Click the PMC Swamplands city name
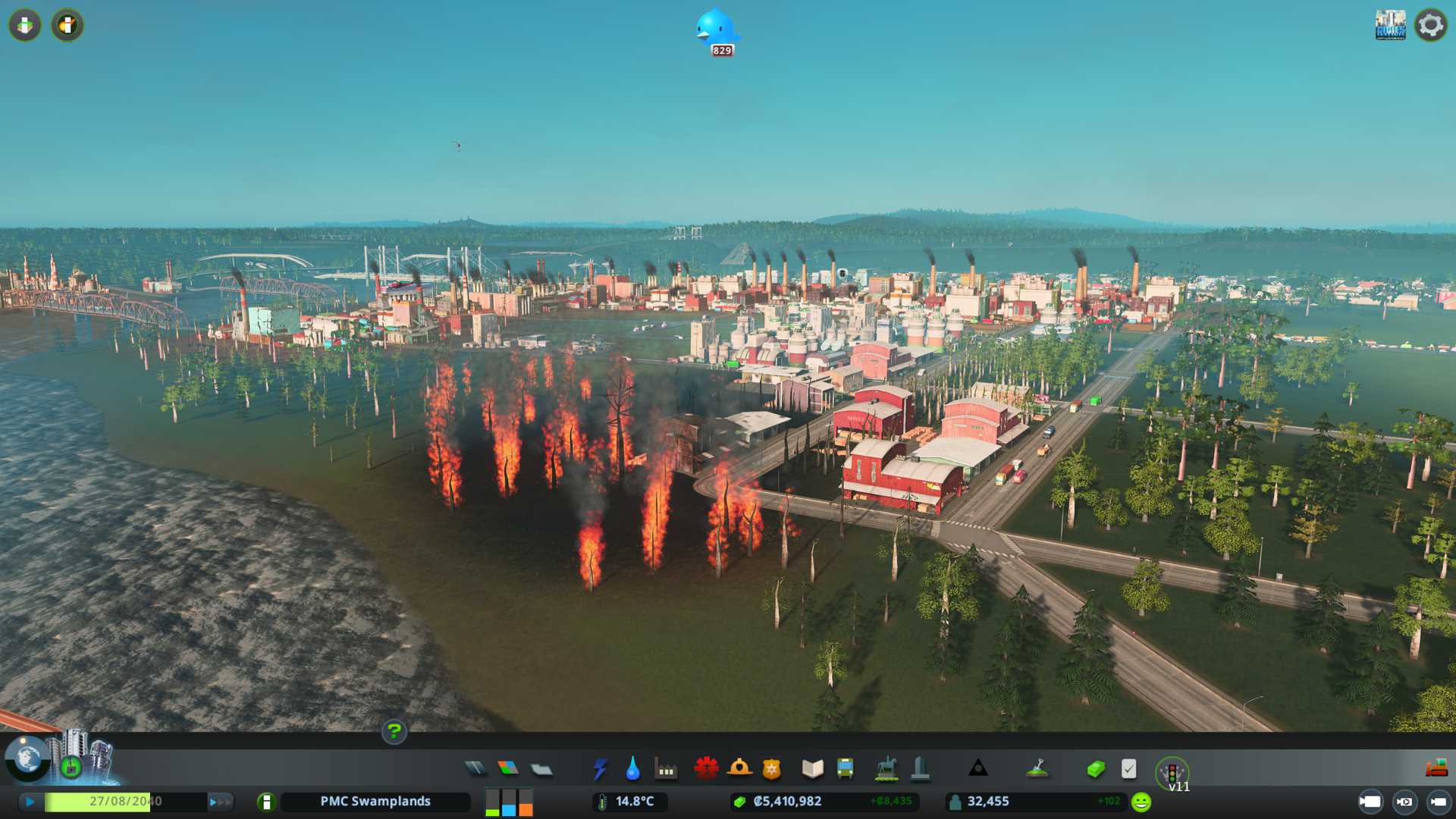 pyautogui.click(x=375, y=802)
